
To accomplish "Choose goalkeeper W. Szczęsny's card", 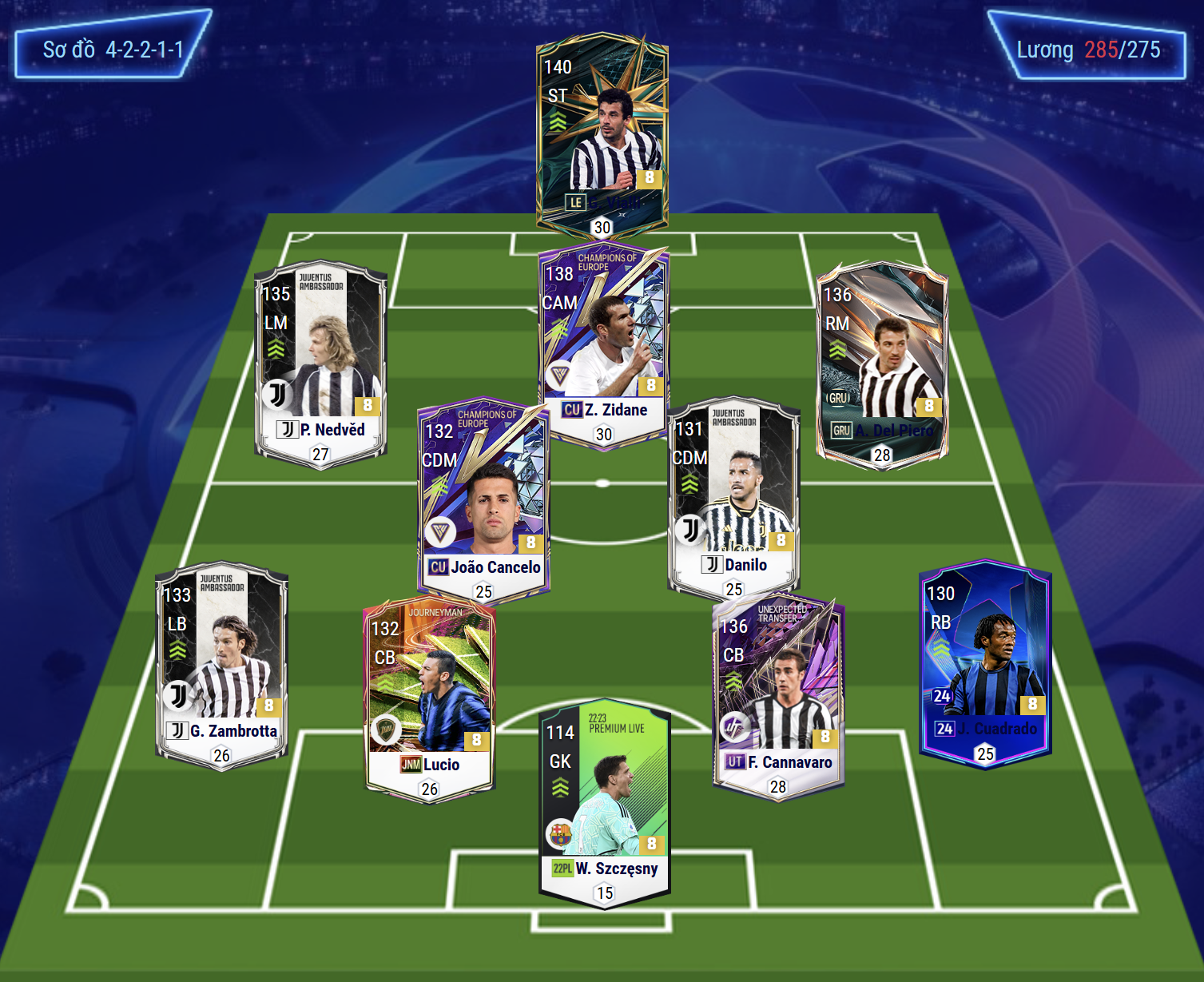I will coord(604,799).
